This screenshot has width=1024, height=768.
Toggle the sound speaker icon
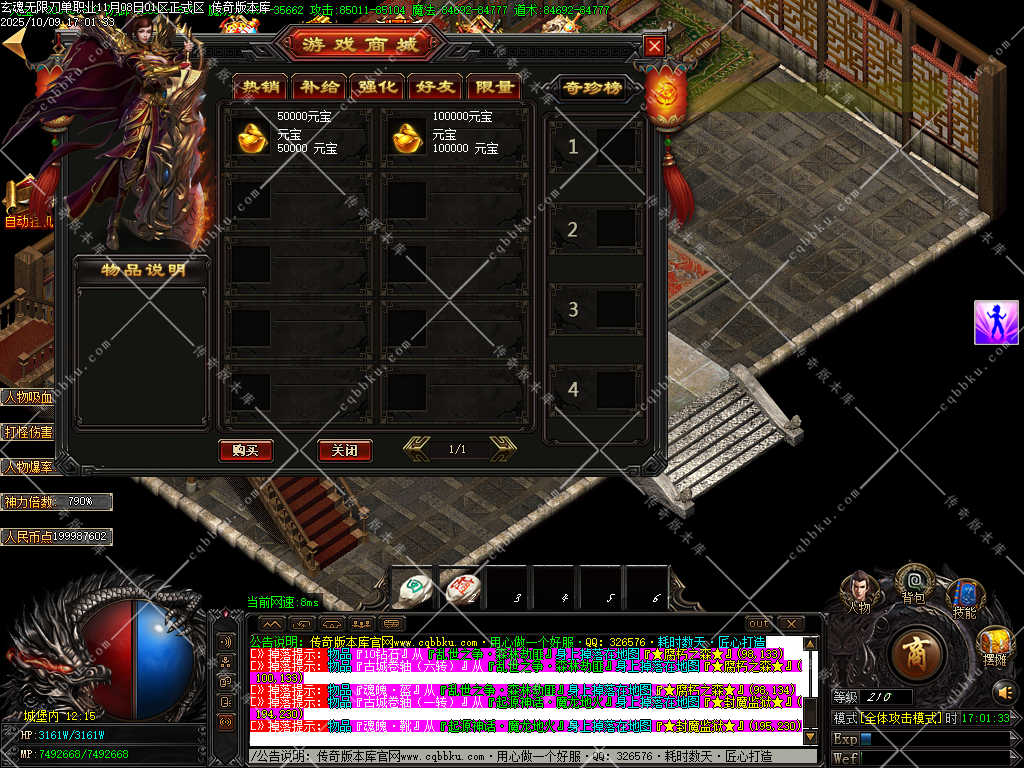click(x=1003, y=691)
